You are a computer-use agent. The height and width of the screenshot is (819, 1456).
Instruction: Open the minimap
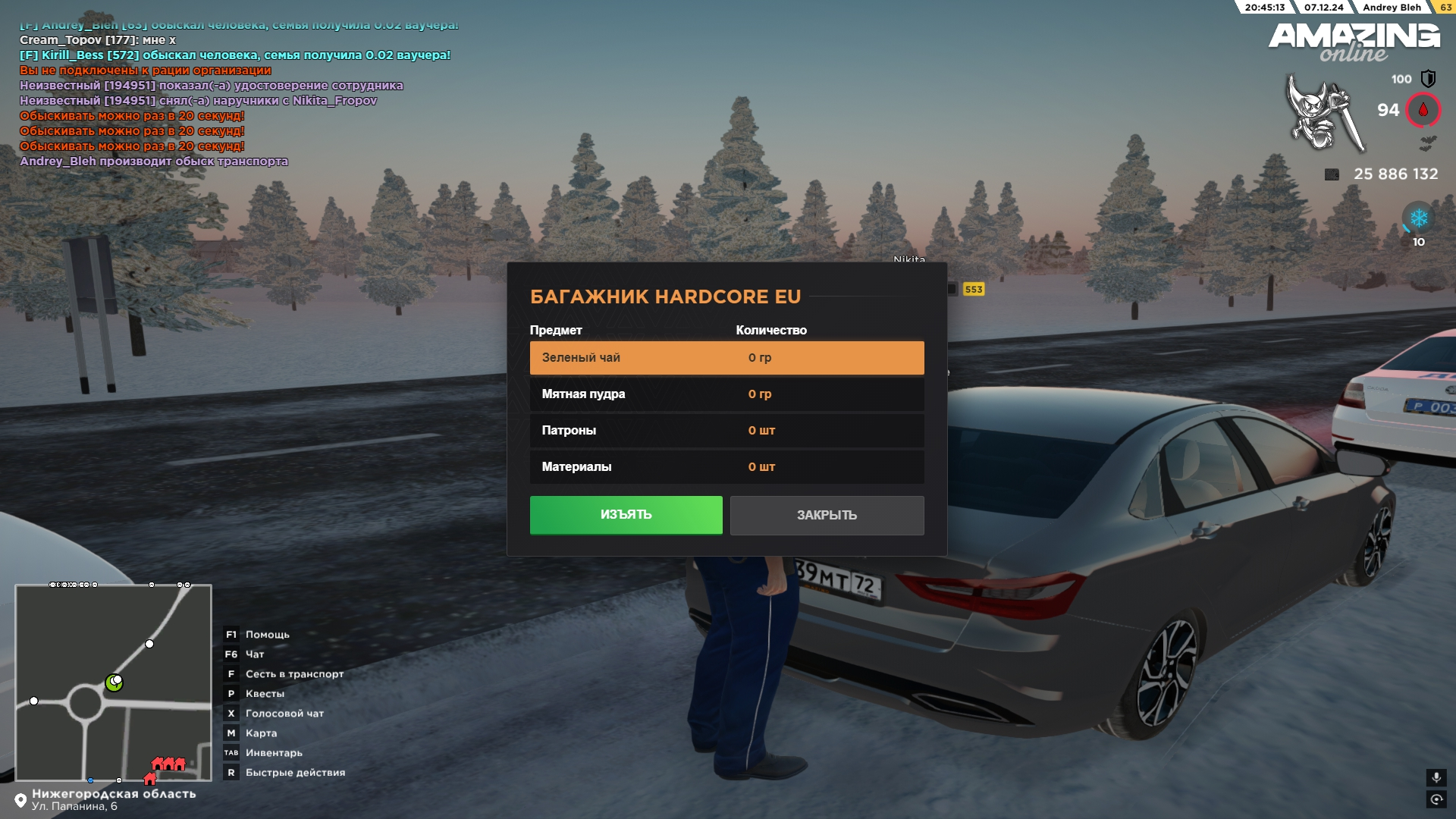pyautogui.click(x=114, y=682)
